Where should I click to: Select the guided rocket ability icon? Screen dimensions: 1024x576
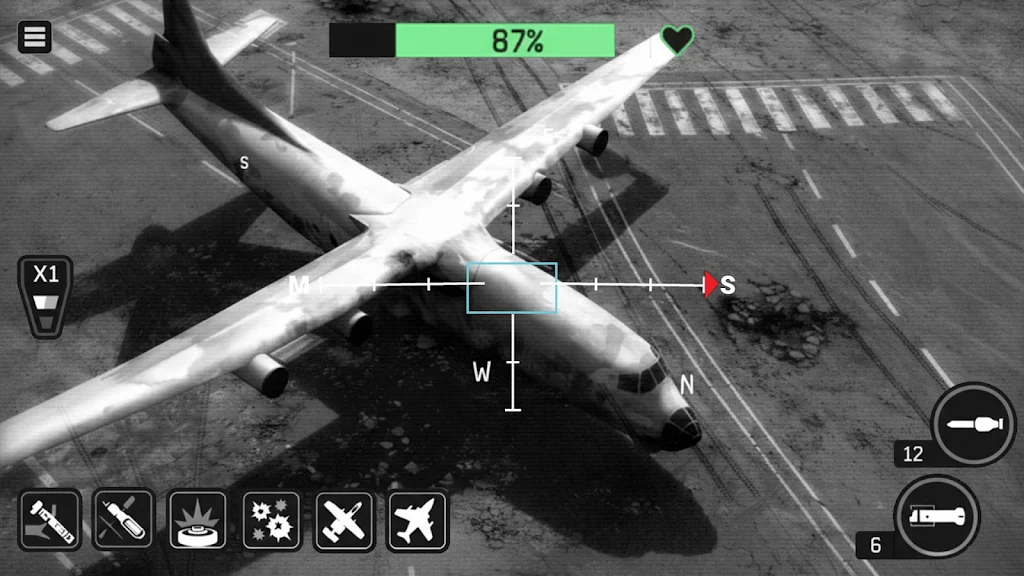pos(123,520)
